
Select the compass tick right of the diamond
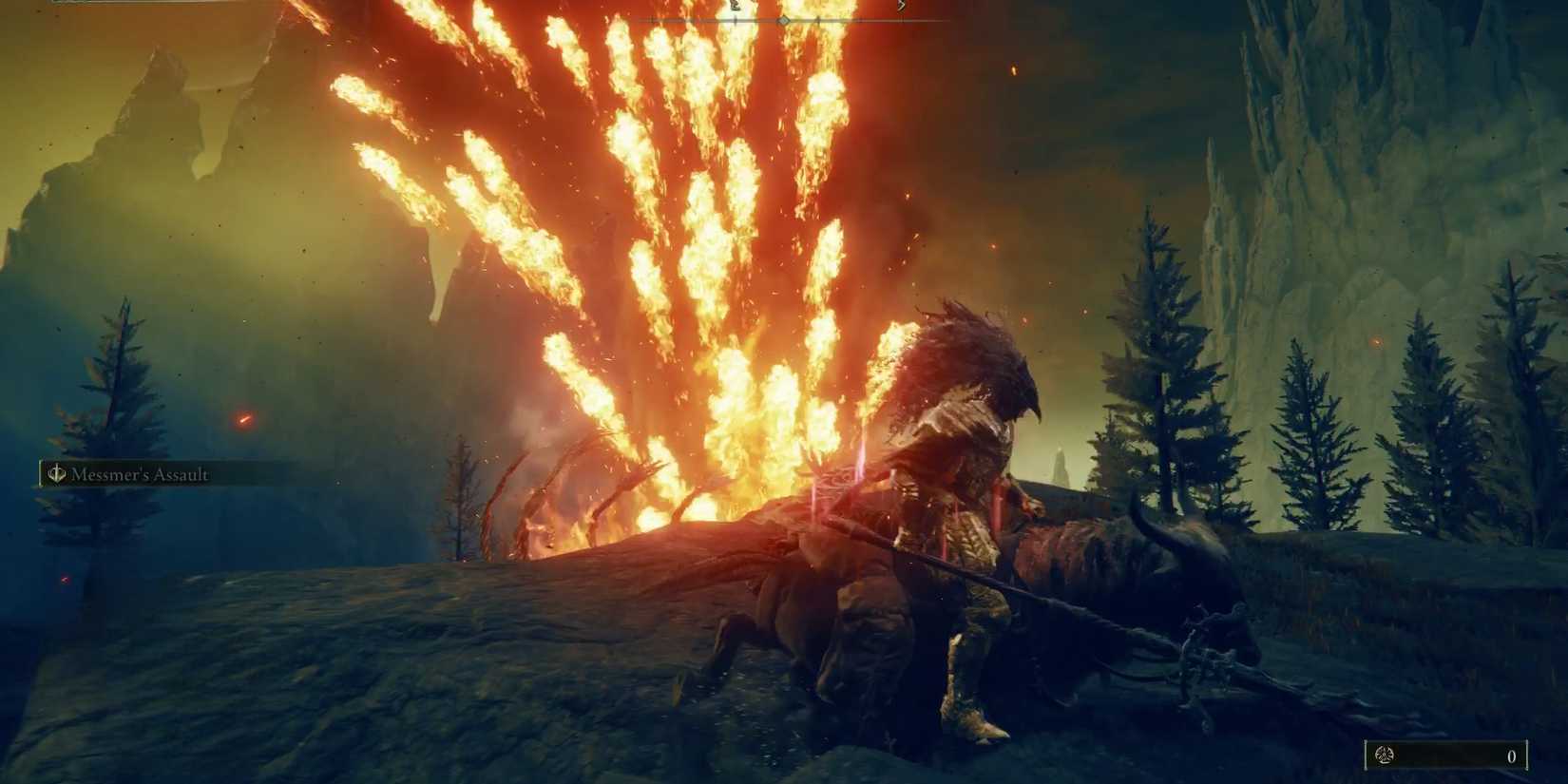[x=817, y=19]
